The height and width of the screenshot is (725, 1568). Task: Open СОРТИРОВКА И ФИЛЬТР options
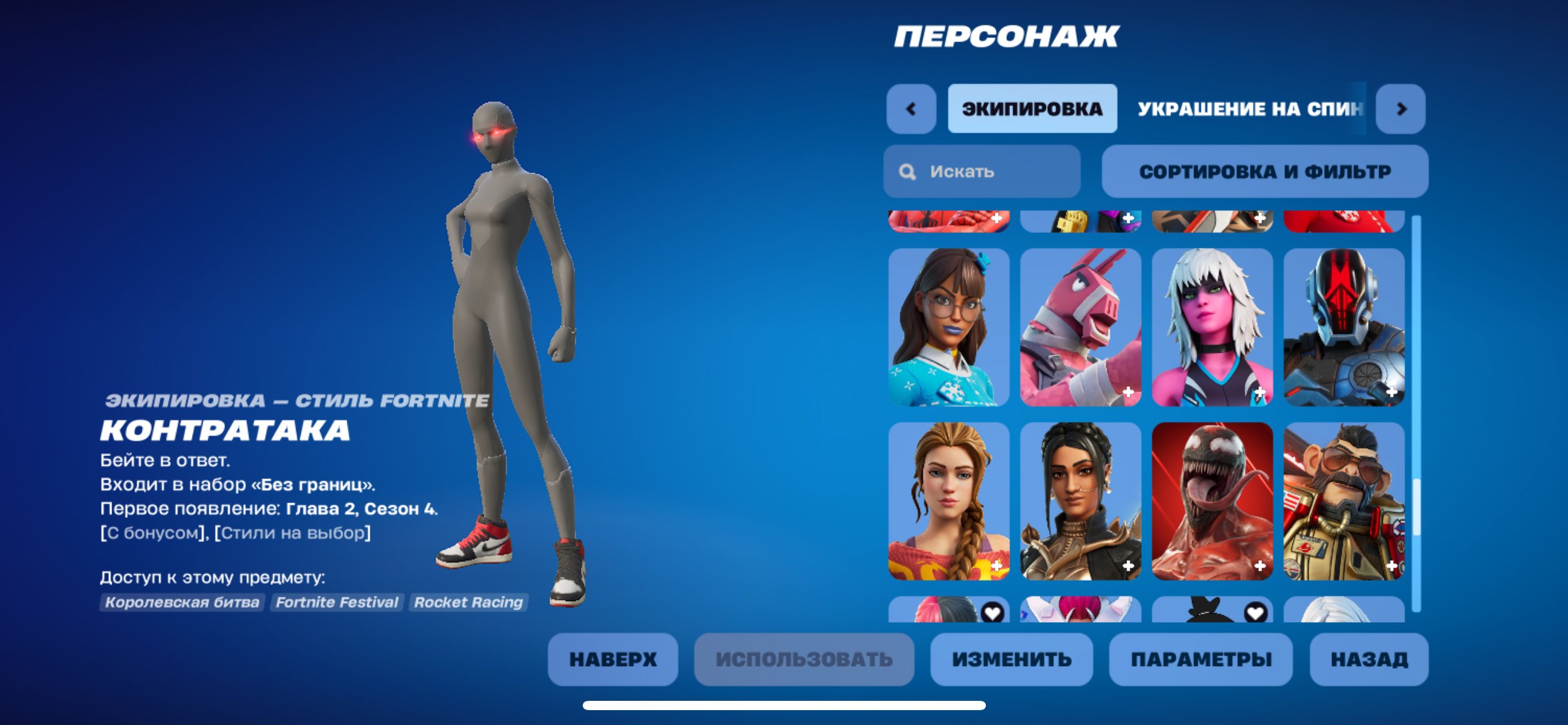pos(1265,172)
